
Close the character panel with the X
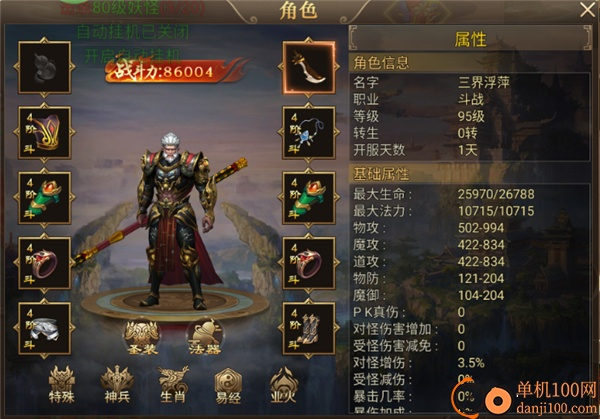click(x=586, y=11)
